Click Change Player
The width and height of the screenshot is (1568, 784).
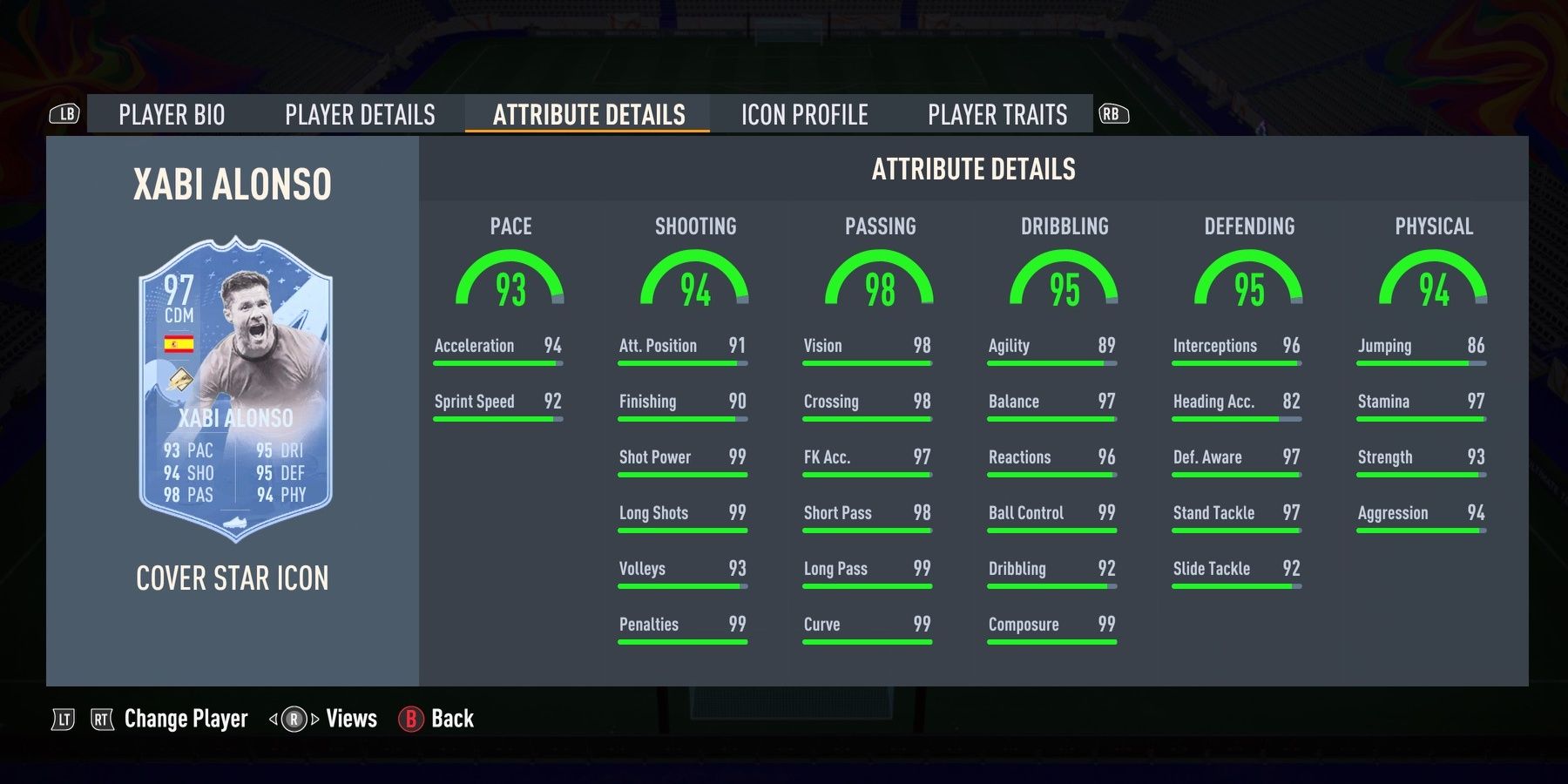pyautogui.click(x=186, y=719)
